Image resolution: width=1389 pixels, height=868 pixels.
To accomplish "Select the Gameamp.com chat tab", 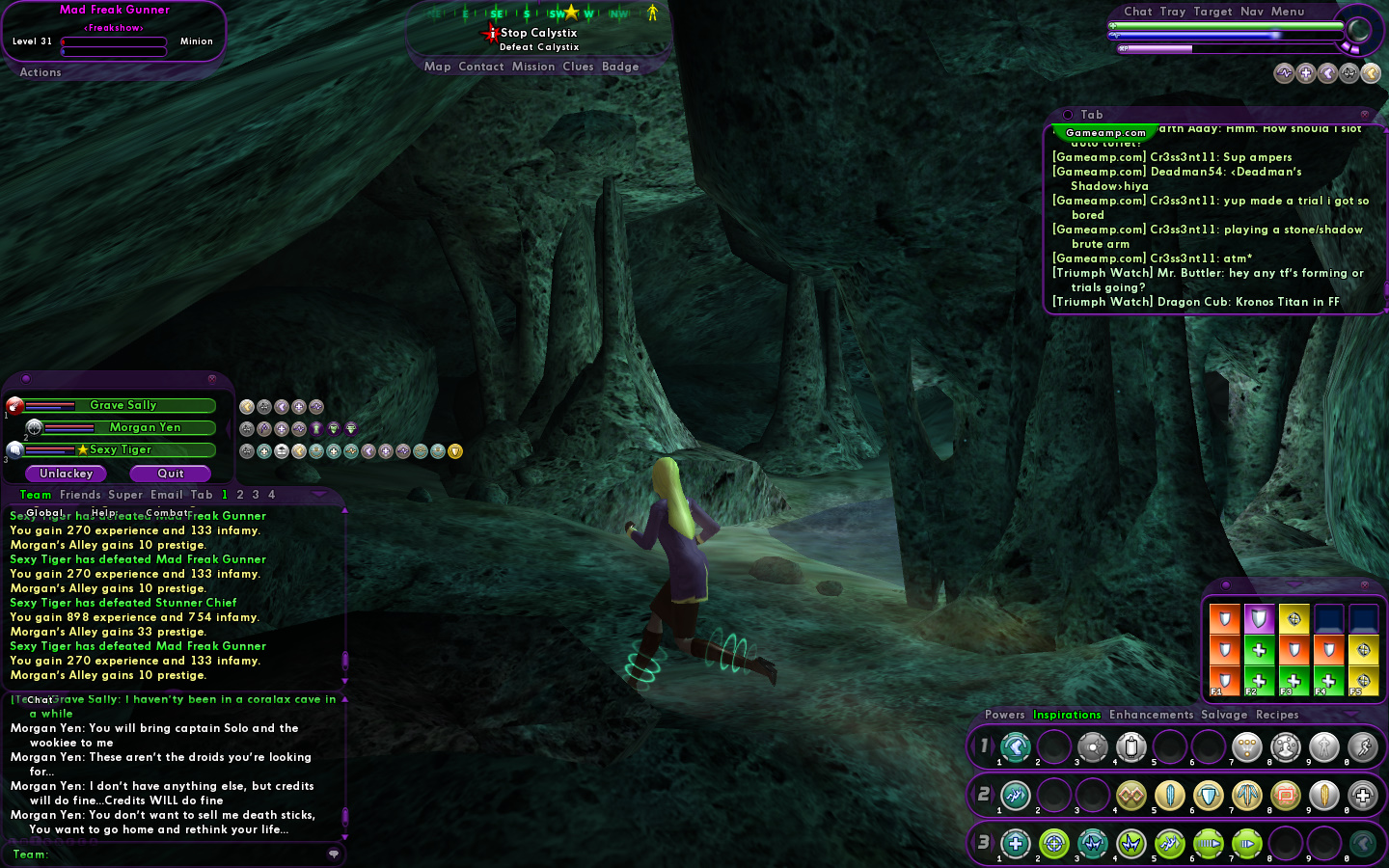I will click(1105, 133).
